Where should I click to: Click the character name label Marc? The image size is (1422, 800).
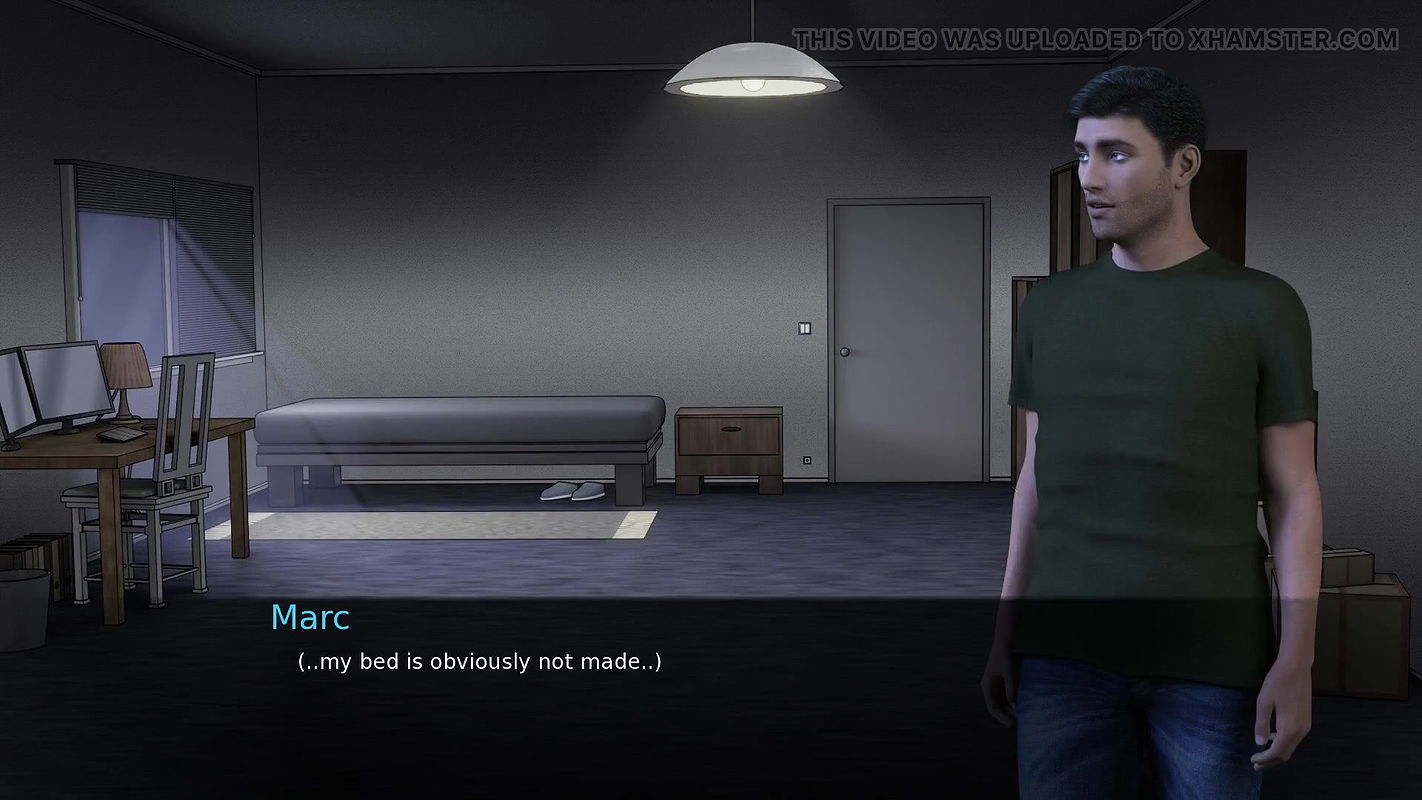[310, 618]
